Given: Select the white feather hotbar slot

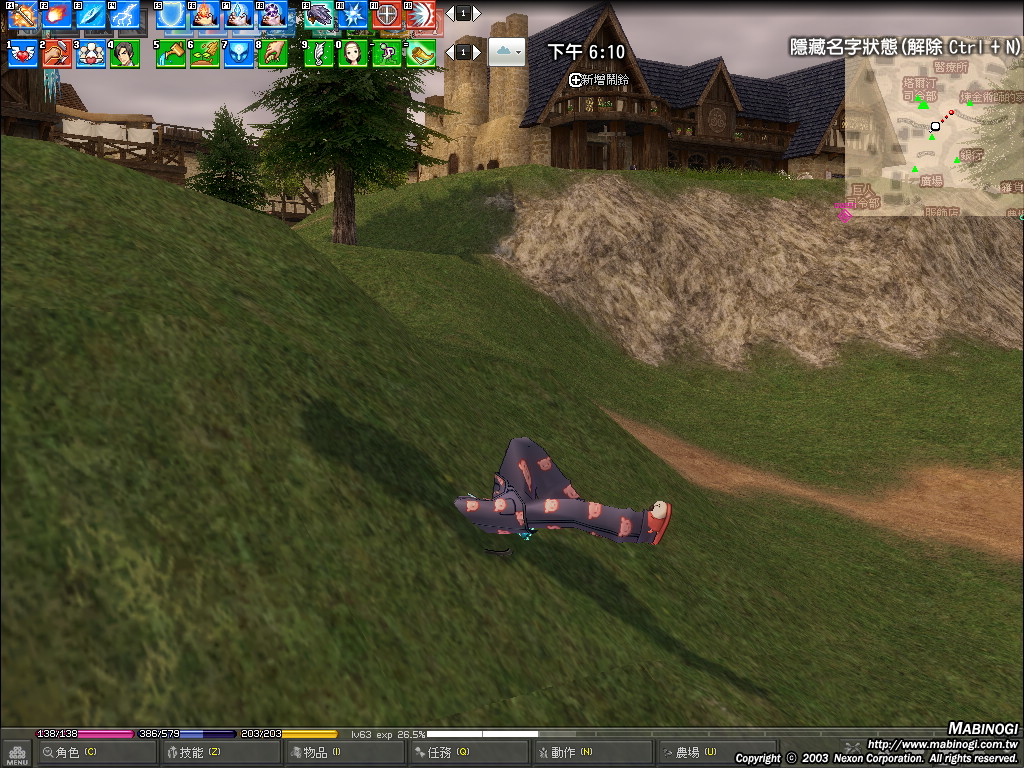Looking at the screenshot, I should pyautogui.click(x=319, y=53).
